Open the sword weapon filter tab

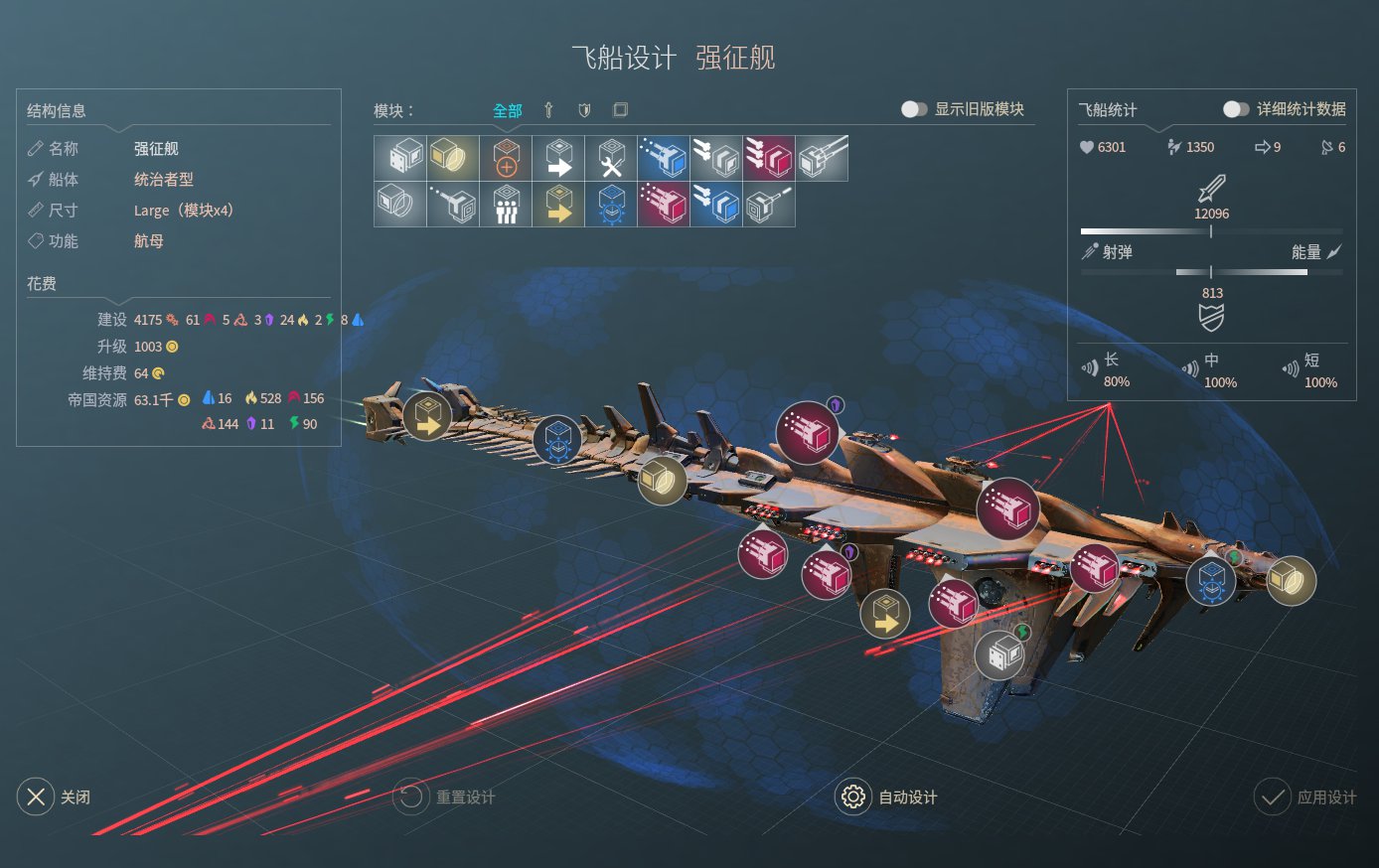tap(547, 110)
